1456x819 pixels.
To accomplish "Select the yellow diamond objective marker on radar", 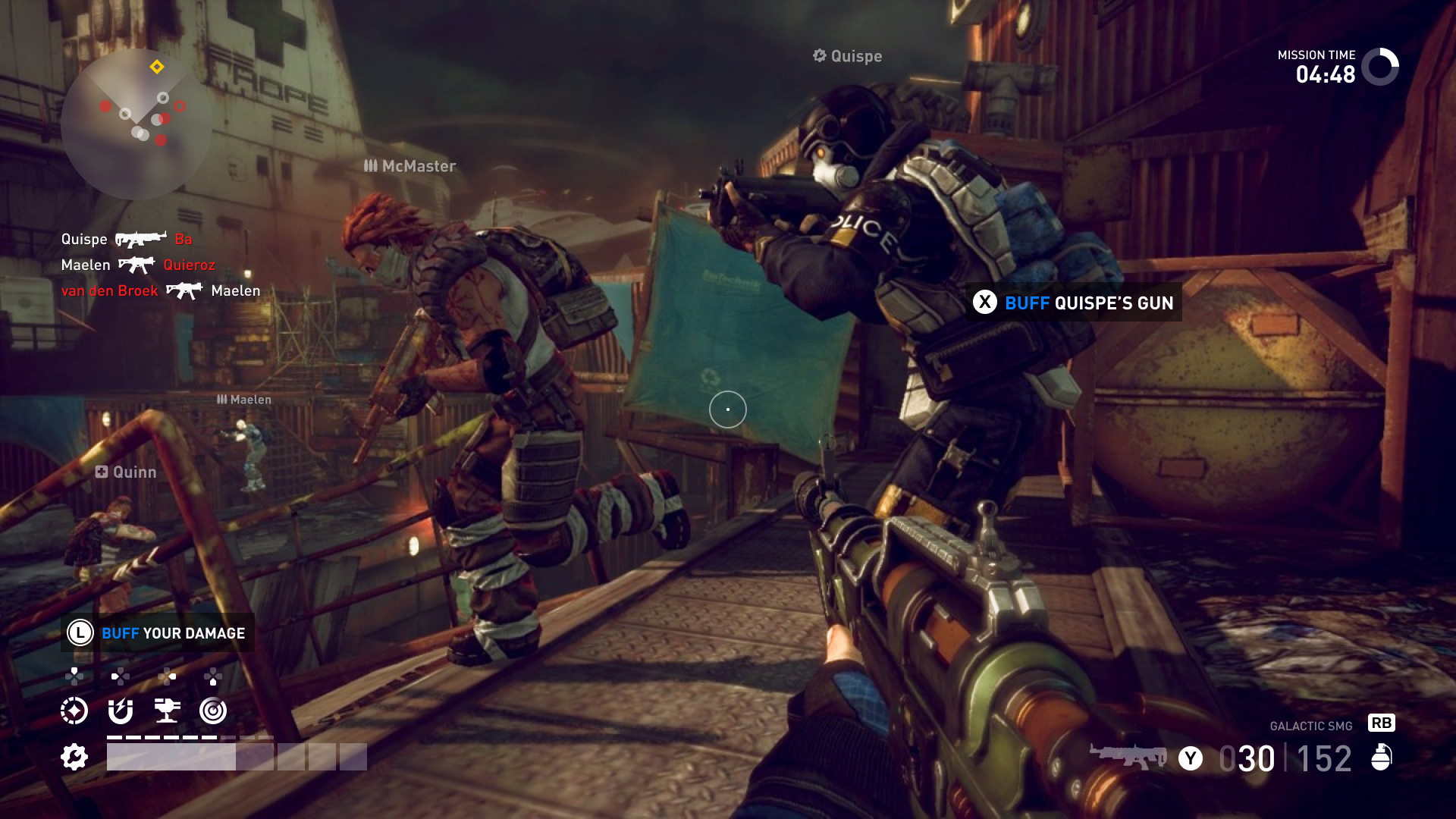I will [157, 67].
